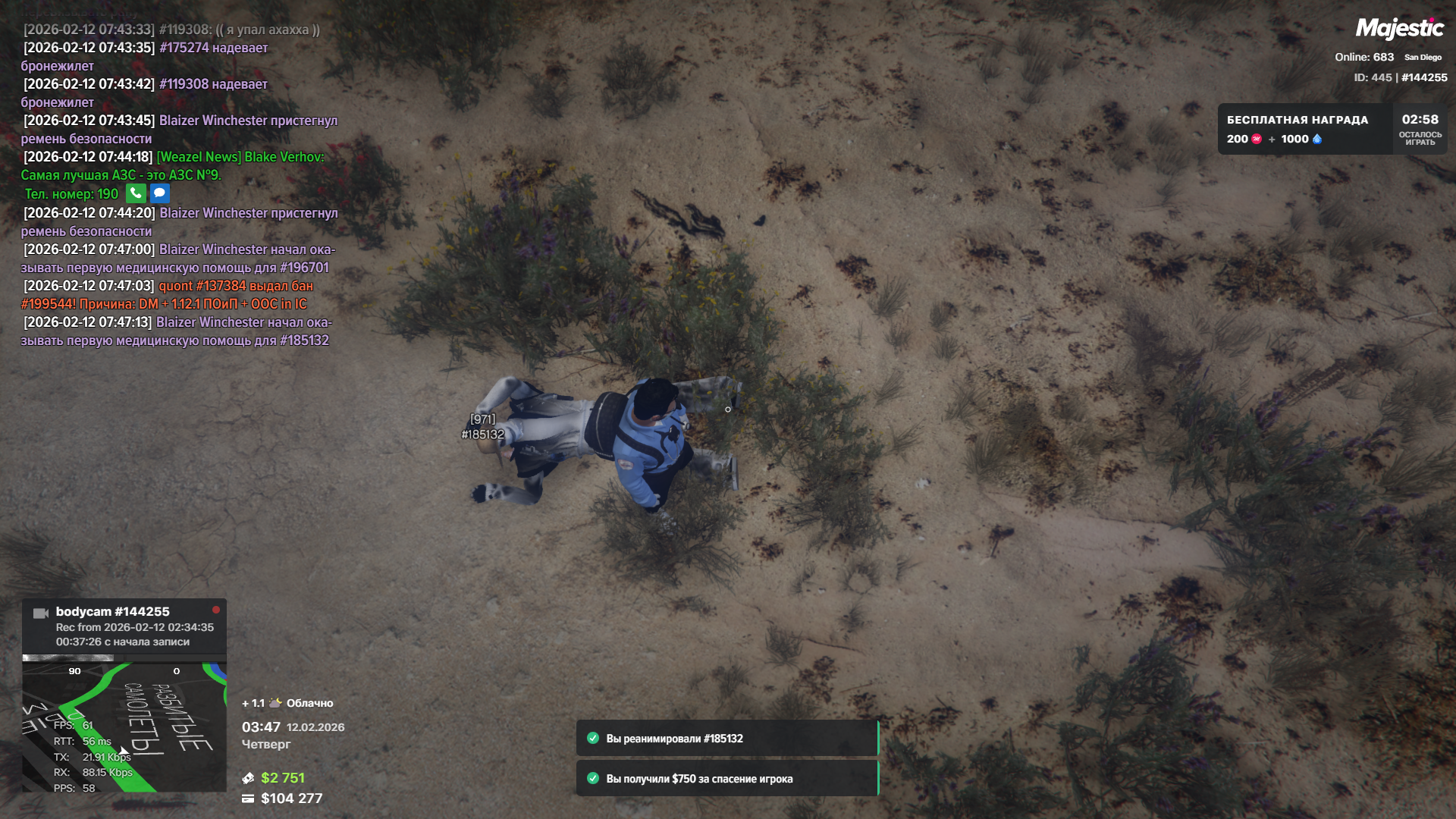Message the Weazel News advertiser
Image resolution: width=1456 pixels, height=819 pixels.
[159, 193]
